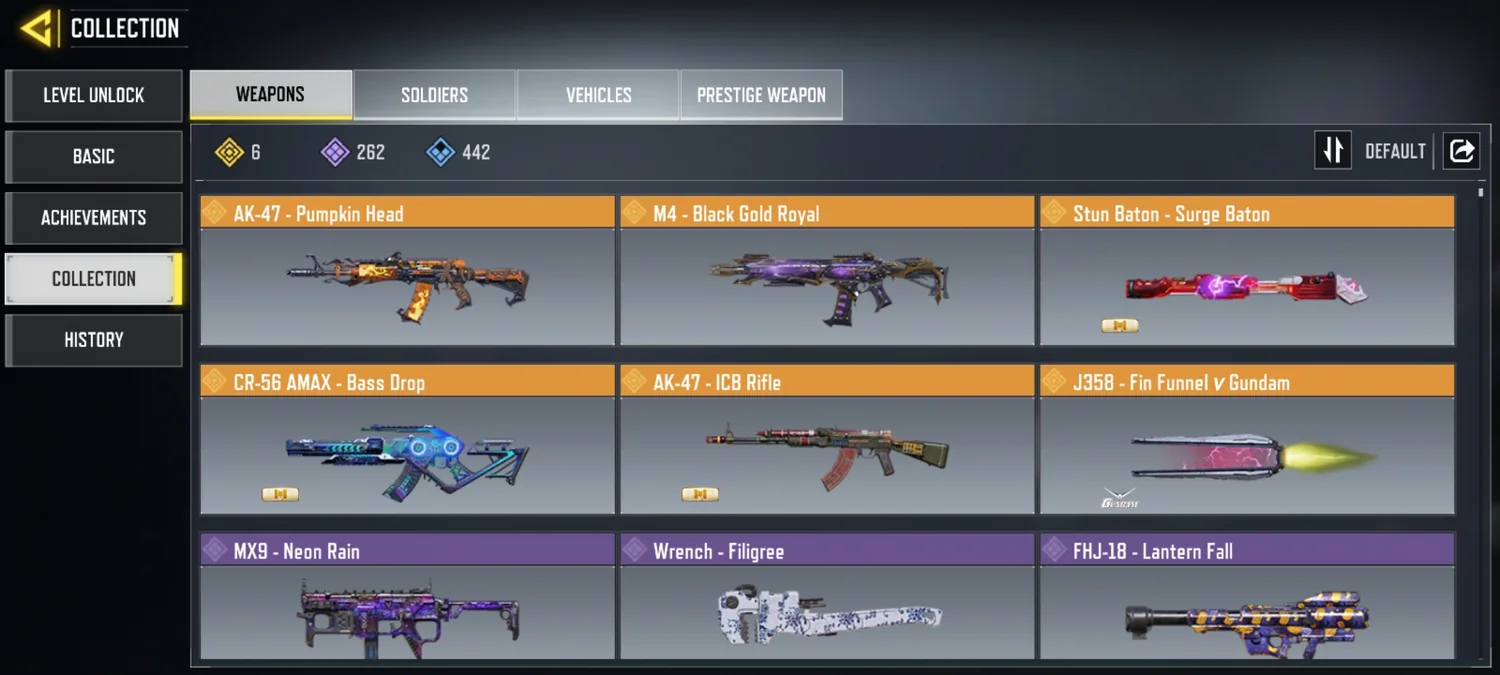Switch to the Soldiers tab
Image resolution: width=1500 pixels, height=675 pixels.
pyautogui.click(x=435, y=95)
